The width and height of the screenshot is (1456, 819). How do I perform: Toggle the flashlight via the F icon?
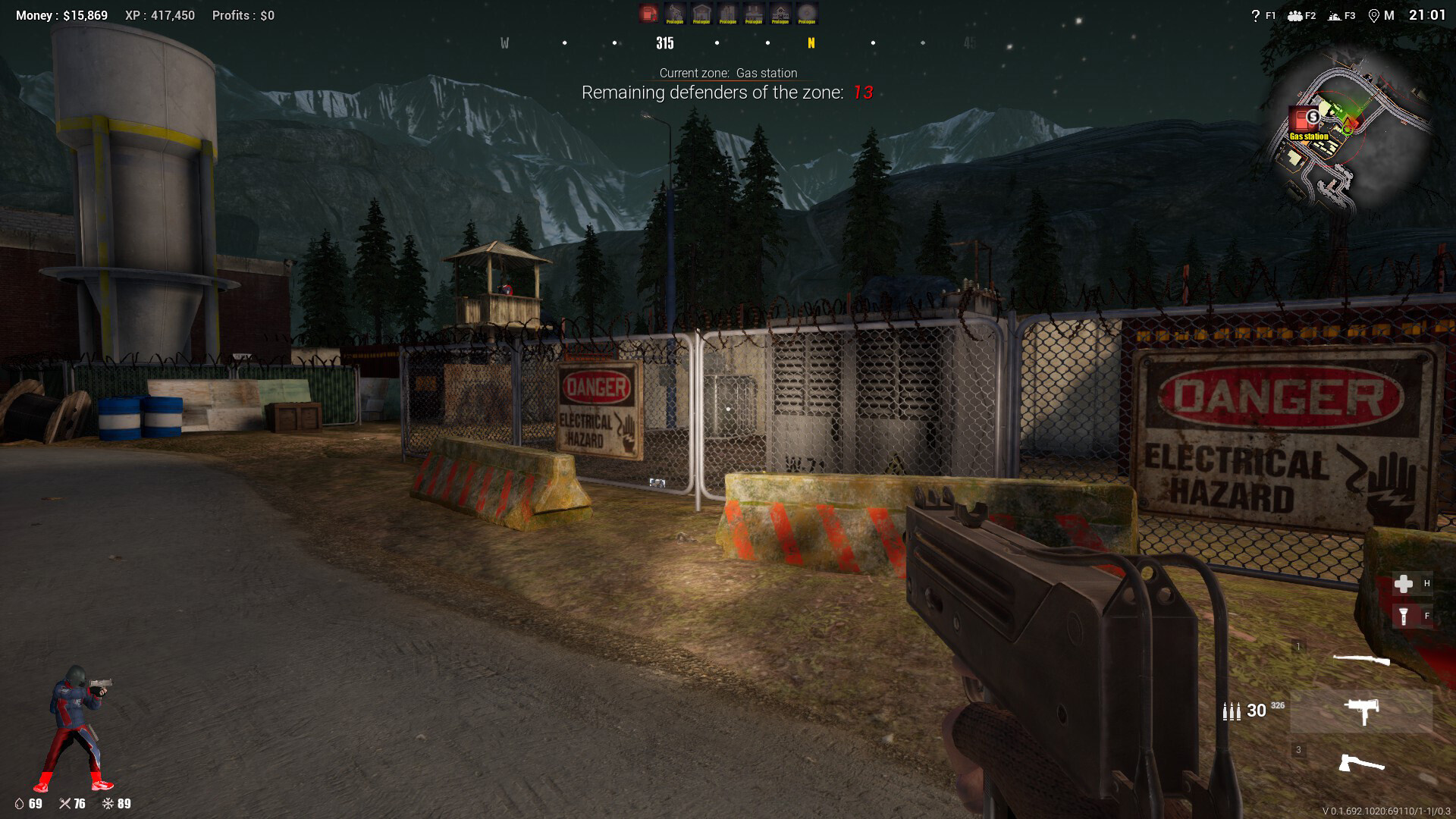(1403, 616)
